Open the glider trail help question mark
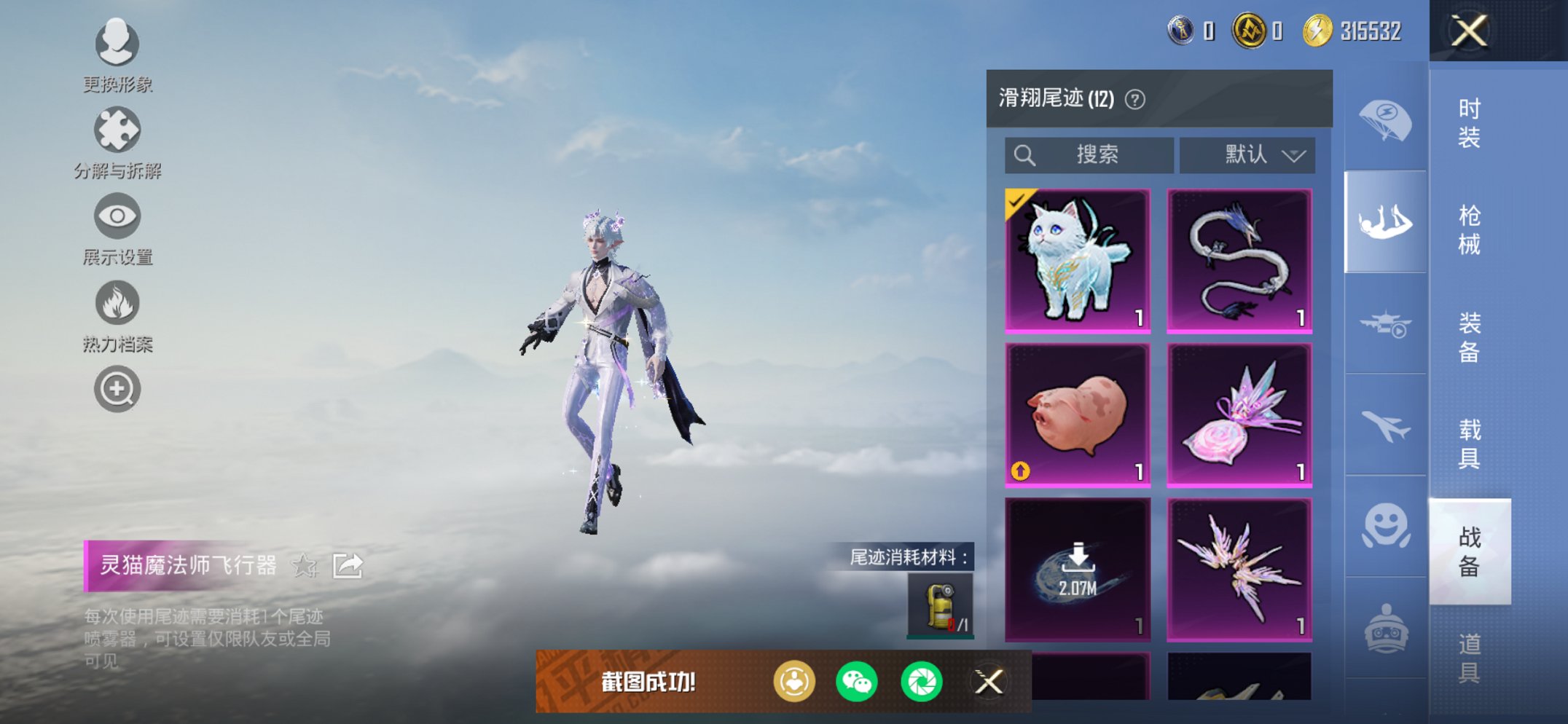 (x=1134, y=98)
